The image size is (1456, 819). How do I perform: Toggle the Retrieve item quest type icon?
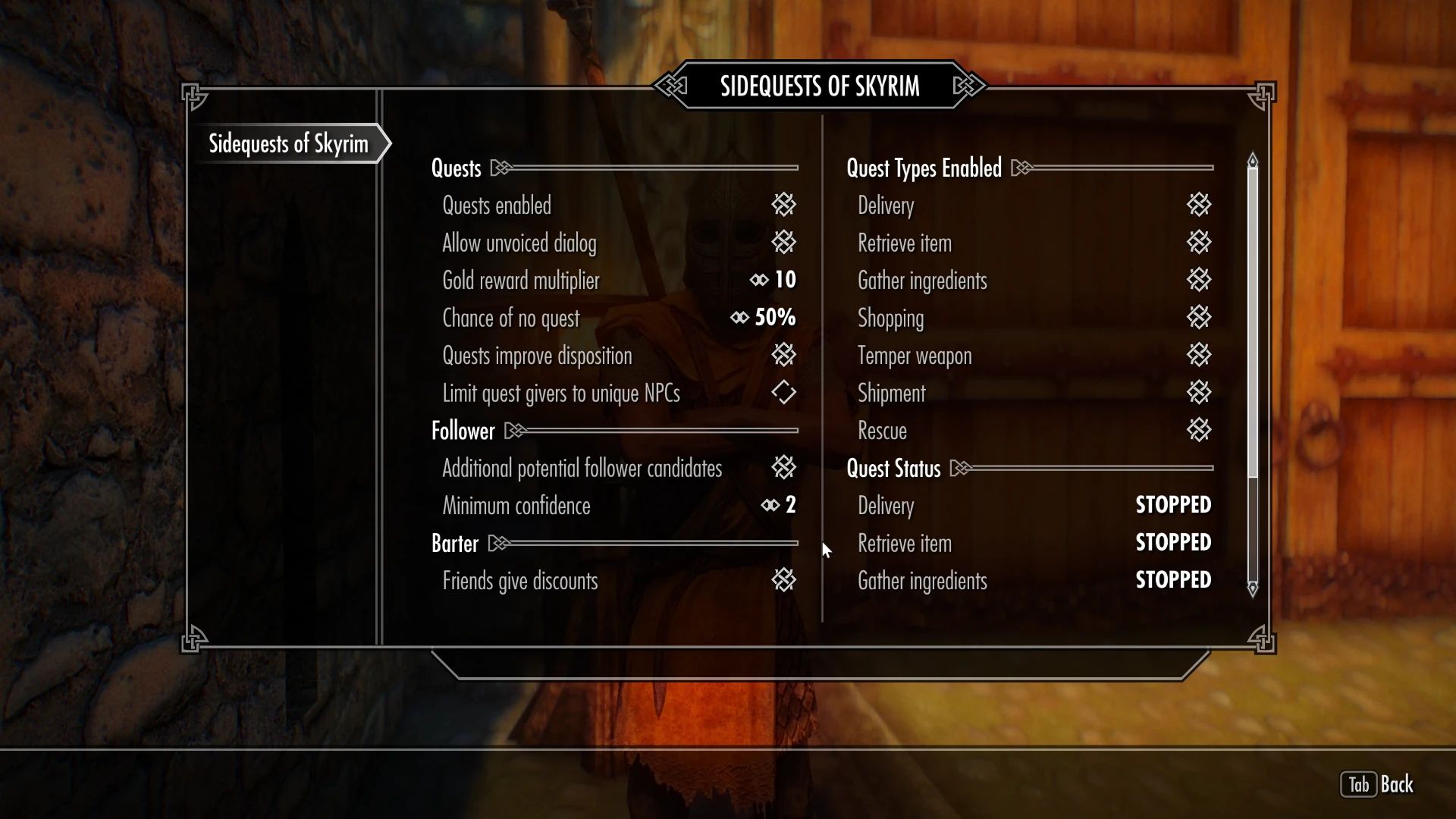[x=1198, y=243]
